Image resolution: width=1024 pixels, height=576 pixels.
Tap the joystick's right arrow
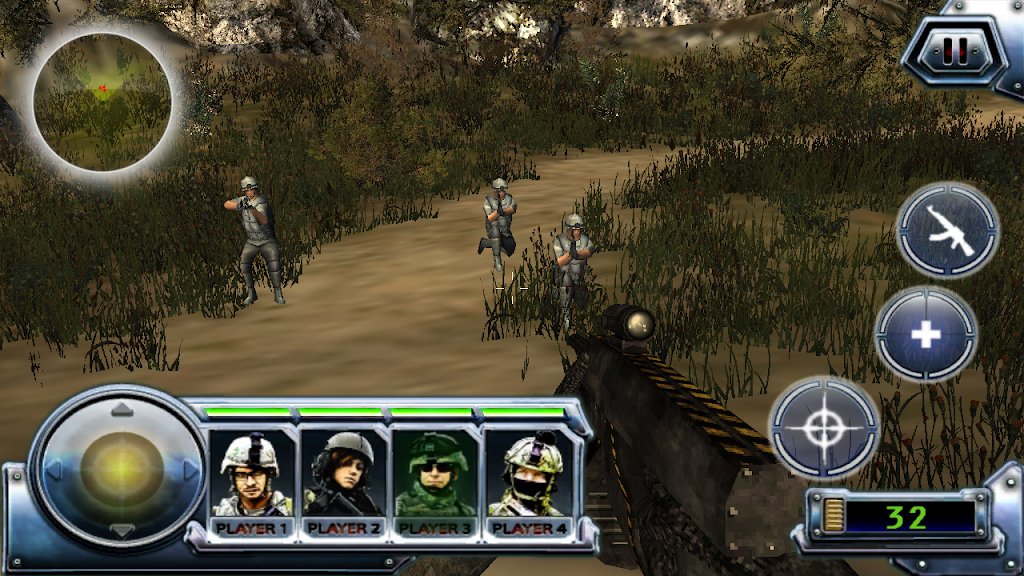point(190,468)
